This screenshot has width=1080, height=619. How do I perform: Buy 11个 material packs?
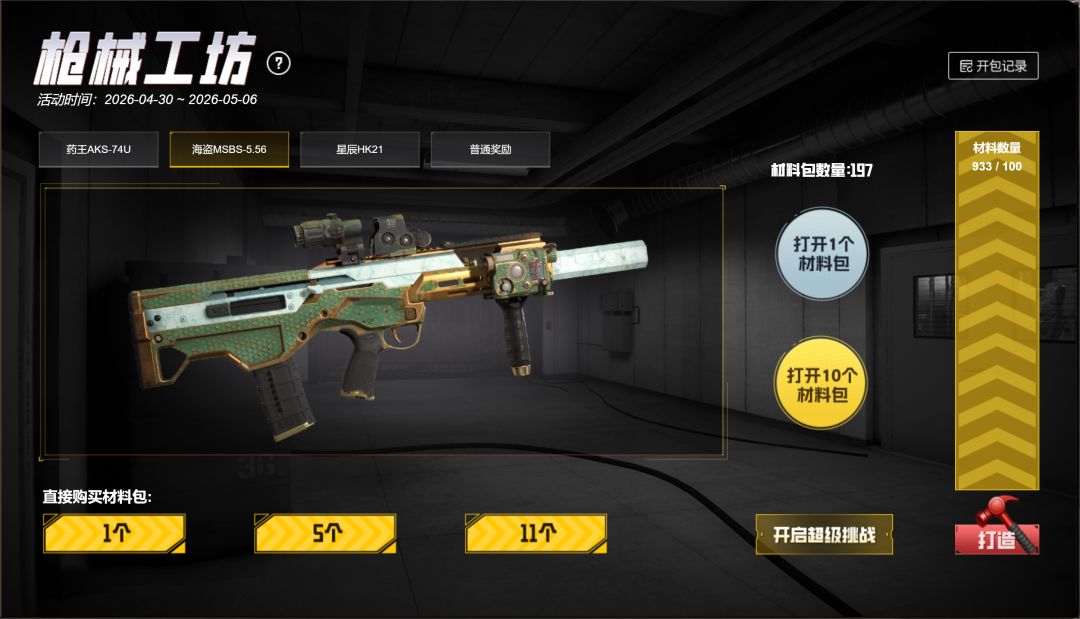point(536,533)
